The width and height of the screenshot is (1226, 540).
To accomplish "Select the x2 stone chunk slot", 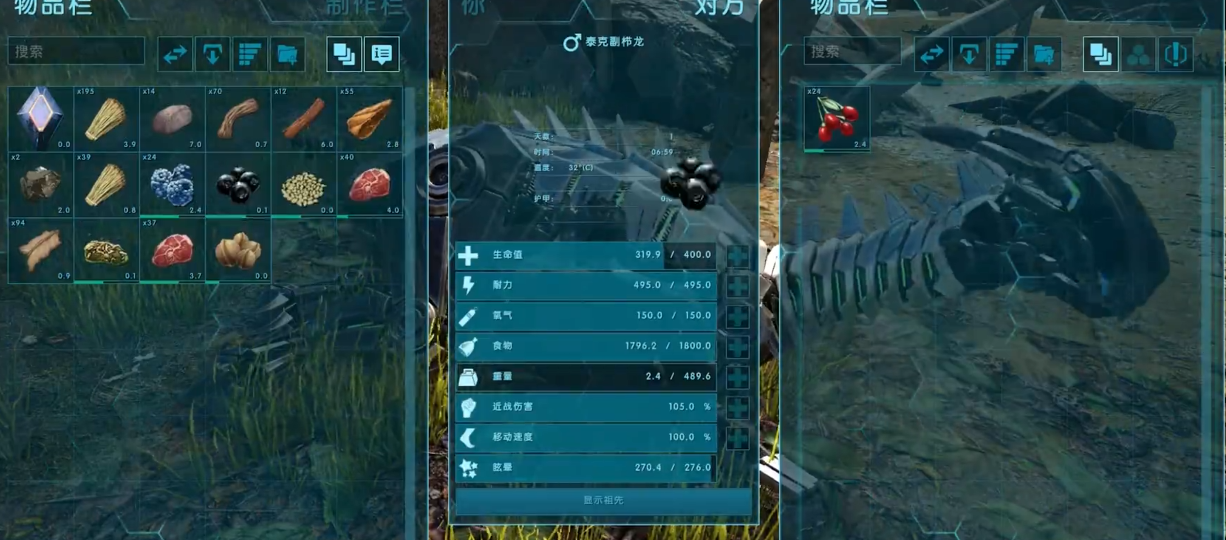I will coord(41,184).
